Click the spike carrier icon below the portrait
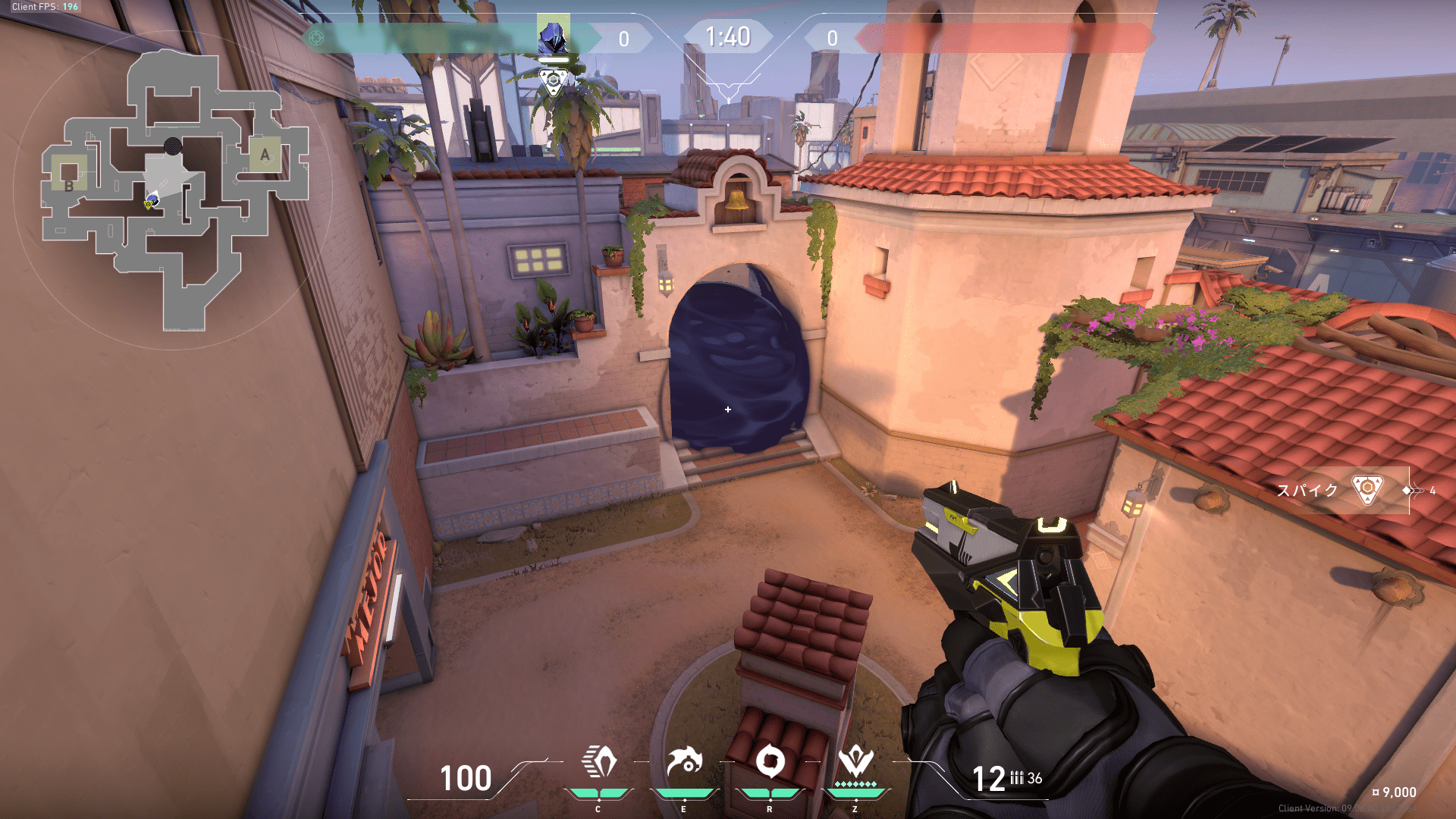The image size is (1456, 819). tap(554, 80)
